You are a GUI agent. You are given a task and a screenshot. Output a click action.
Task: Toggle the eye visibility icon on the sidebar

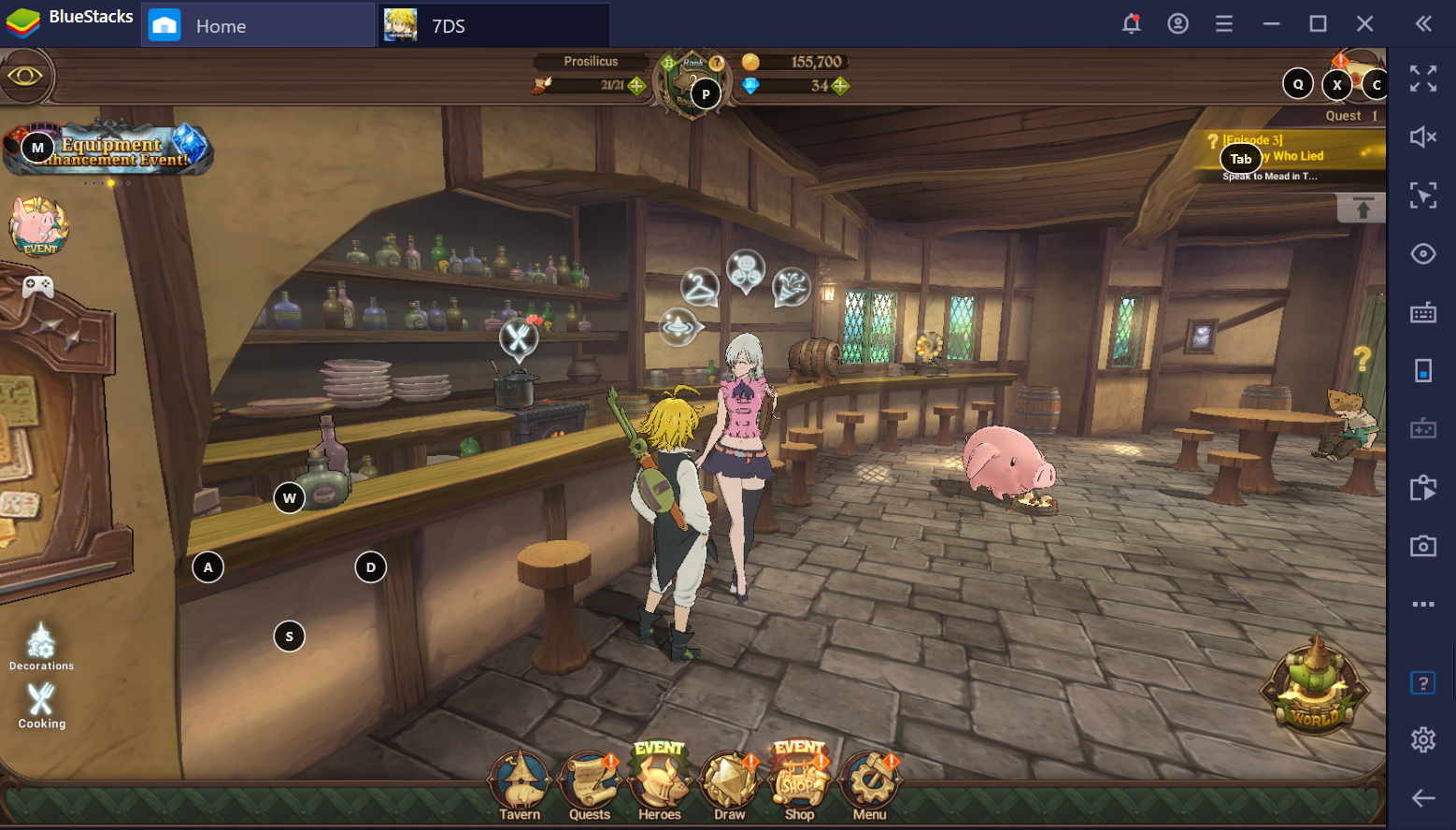point(1423,253)
